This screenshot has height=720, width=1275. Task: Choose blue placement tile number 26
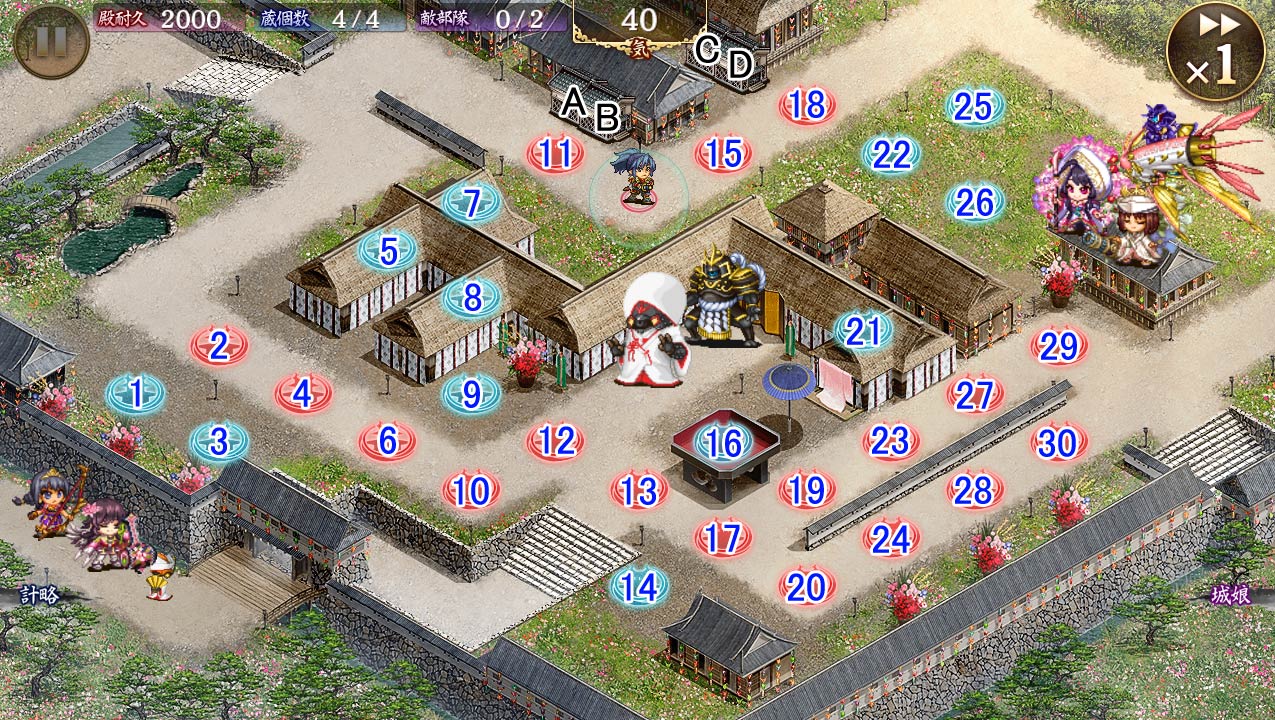tap(974, 202)
